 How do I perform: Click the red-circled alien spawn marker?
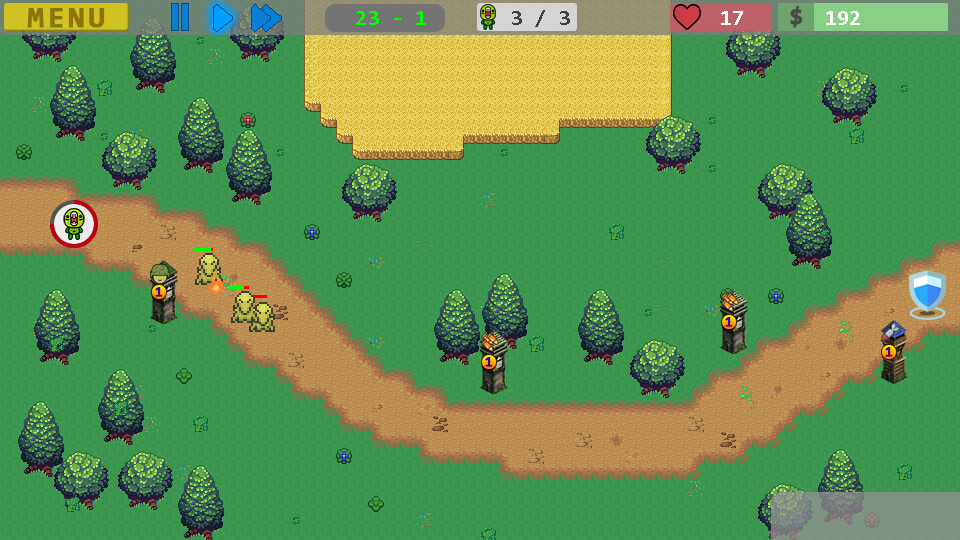pyautogui.click(x=74, y=224)
